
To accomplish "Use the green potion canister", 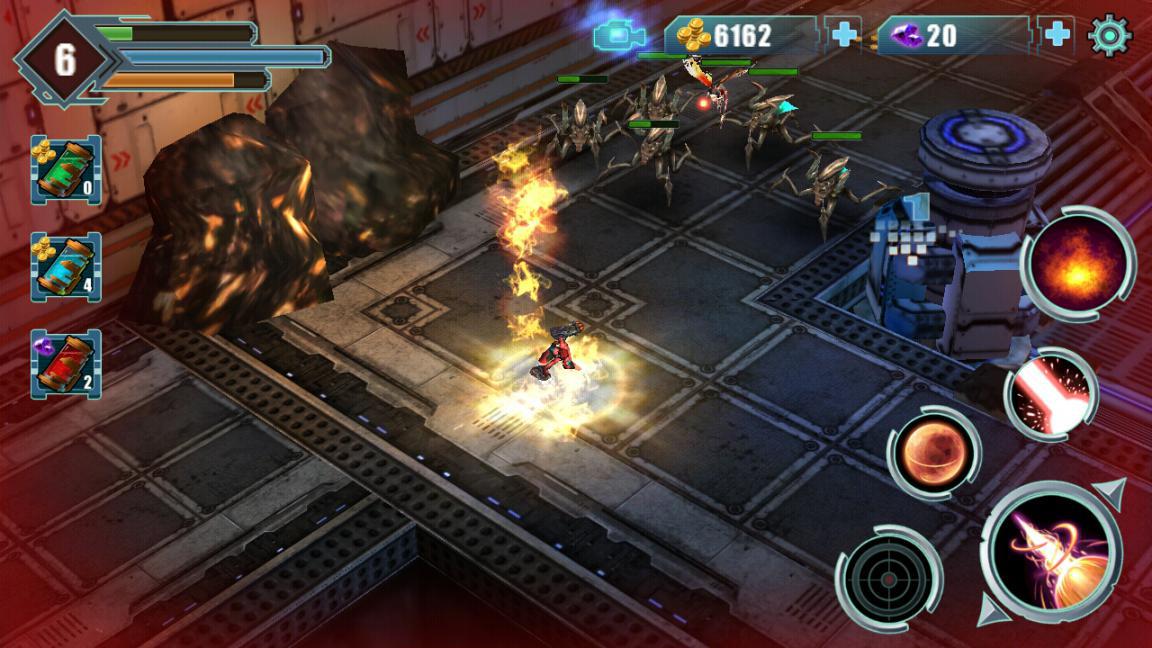I will point(65,170).
